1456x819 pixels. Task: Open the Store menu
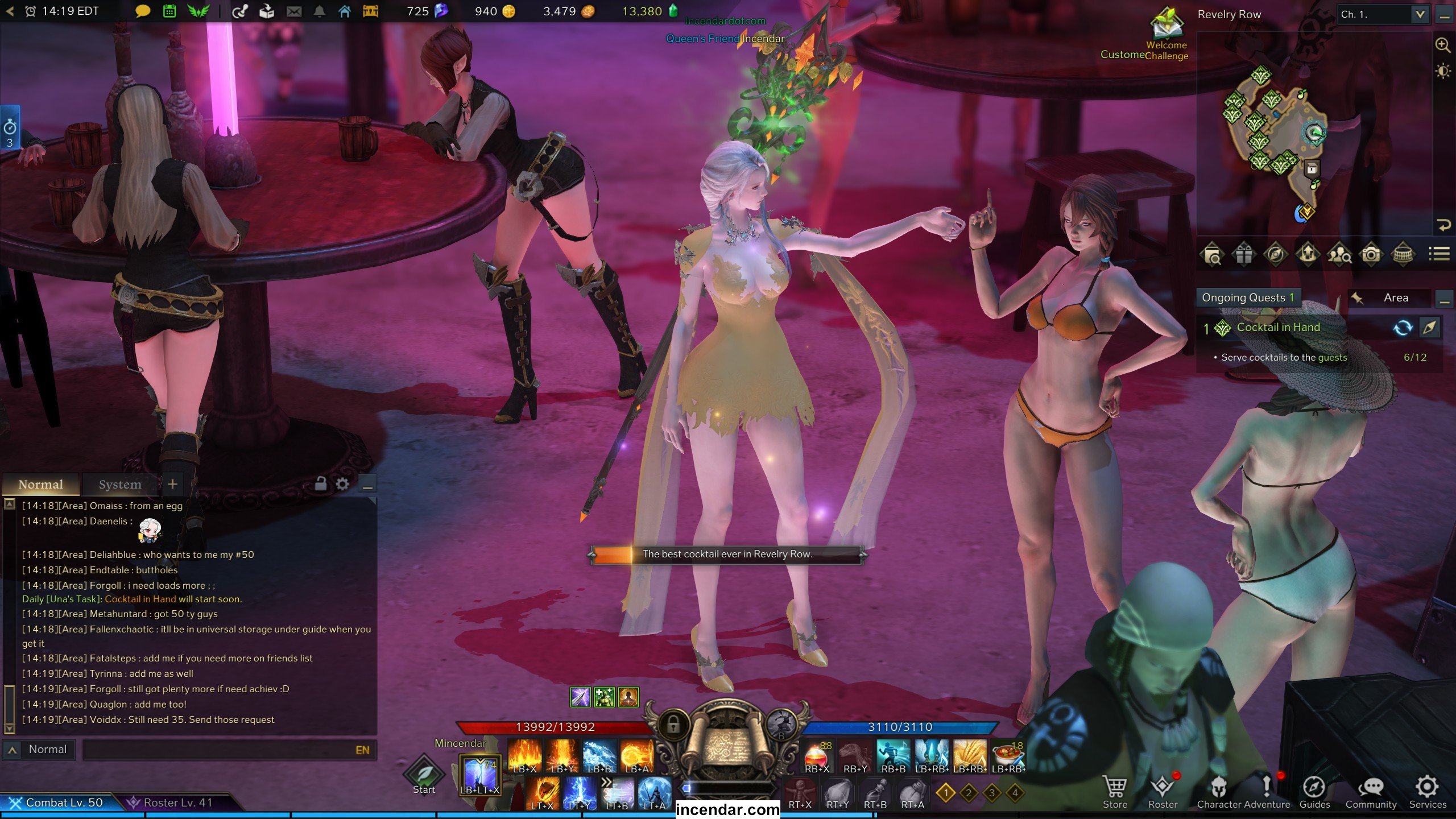point(1114,792)
